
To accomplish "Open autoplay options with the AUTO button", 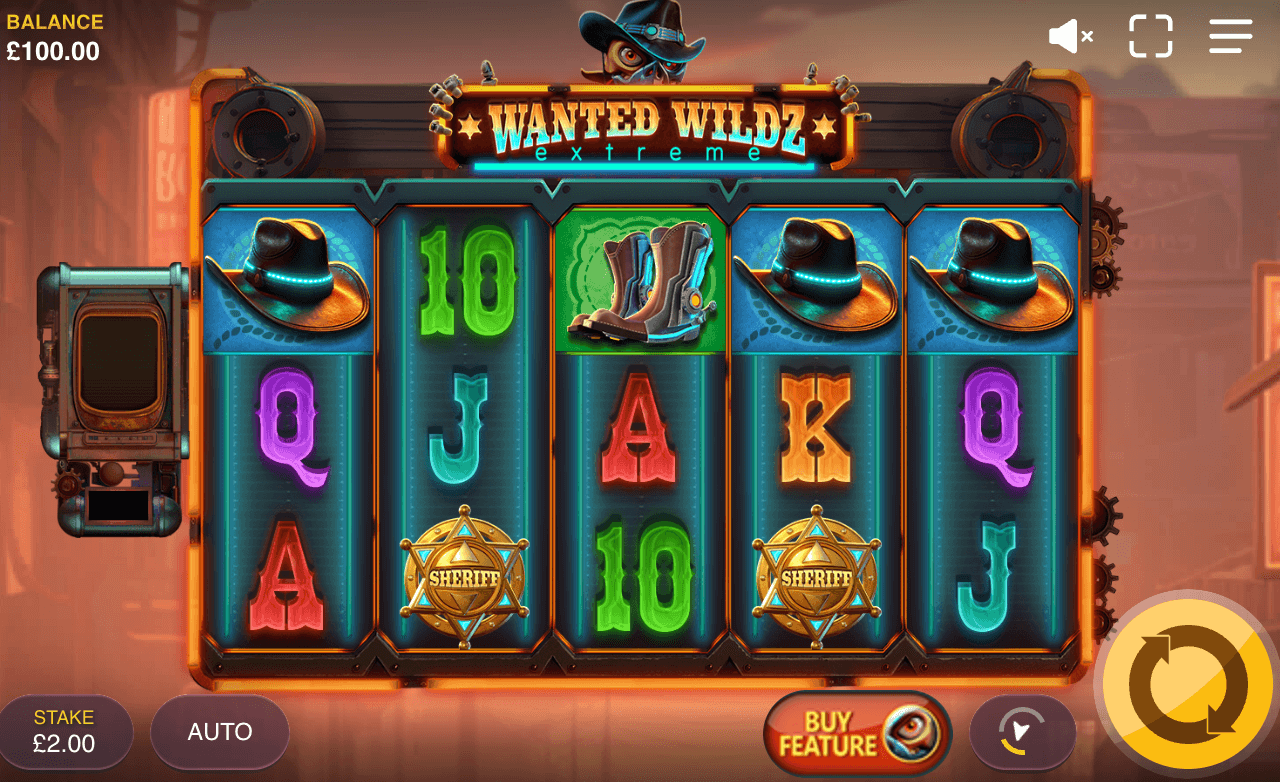I will (219, 732).
